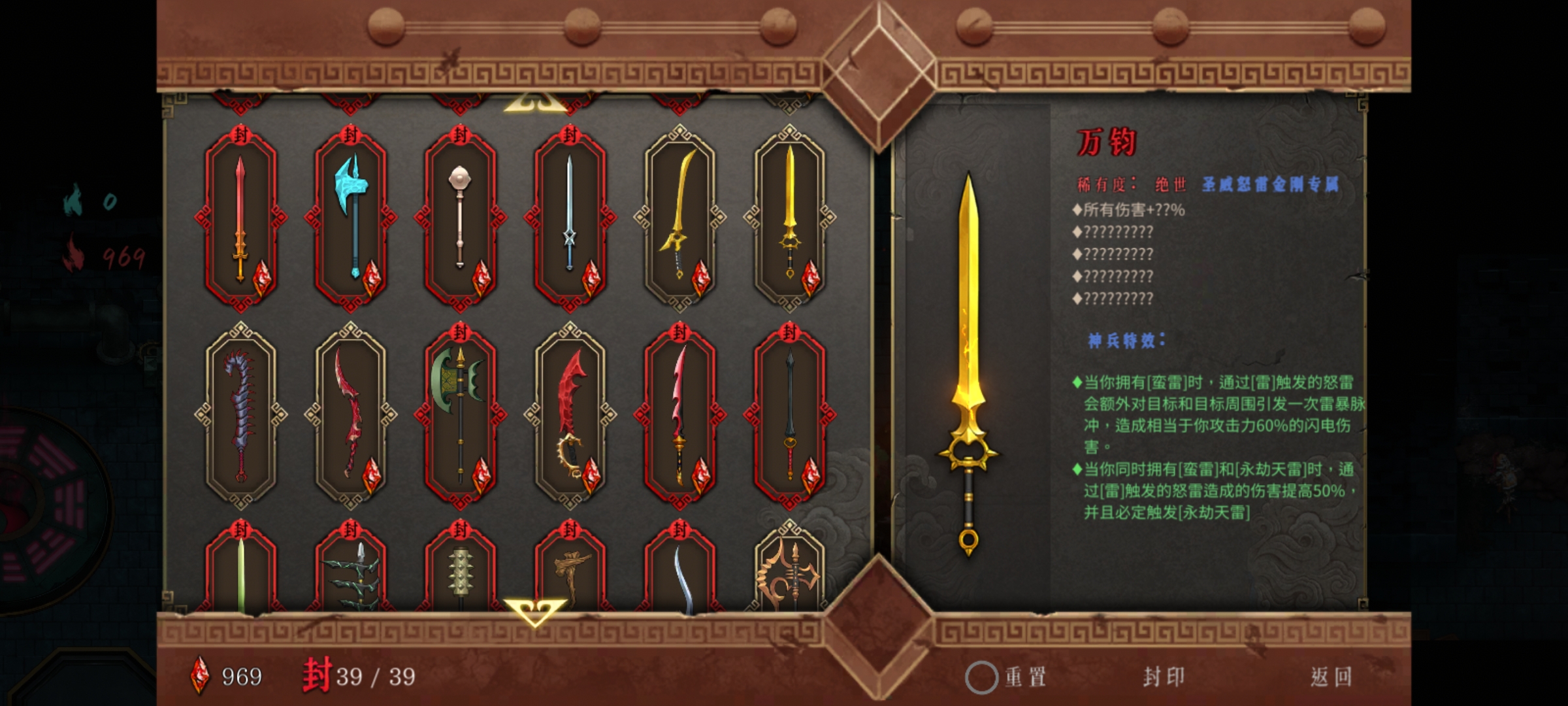Pick the green double-bladed battle axe
Image resolution: width=1568 pixels, height=706 pixels.
460,416
